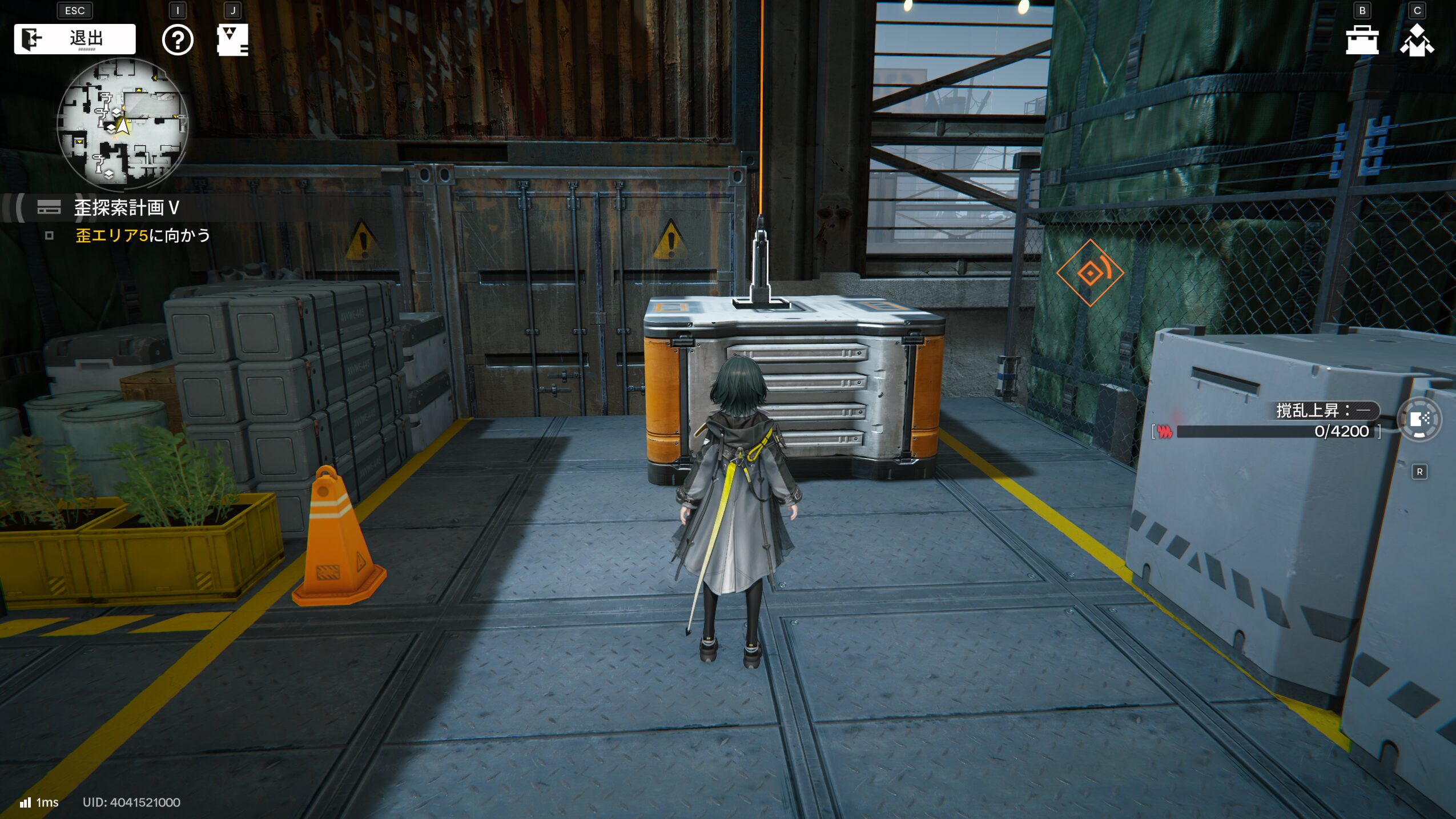Click the orange diamond signal marker

point(1090,273)
